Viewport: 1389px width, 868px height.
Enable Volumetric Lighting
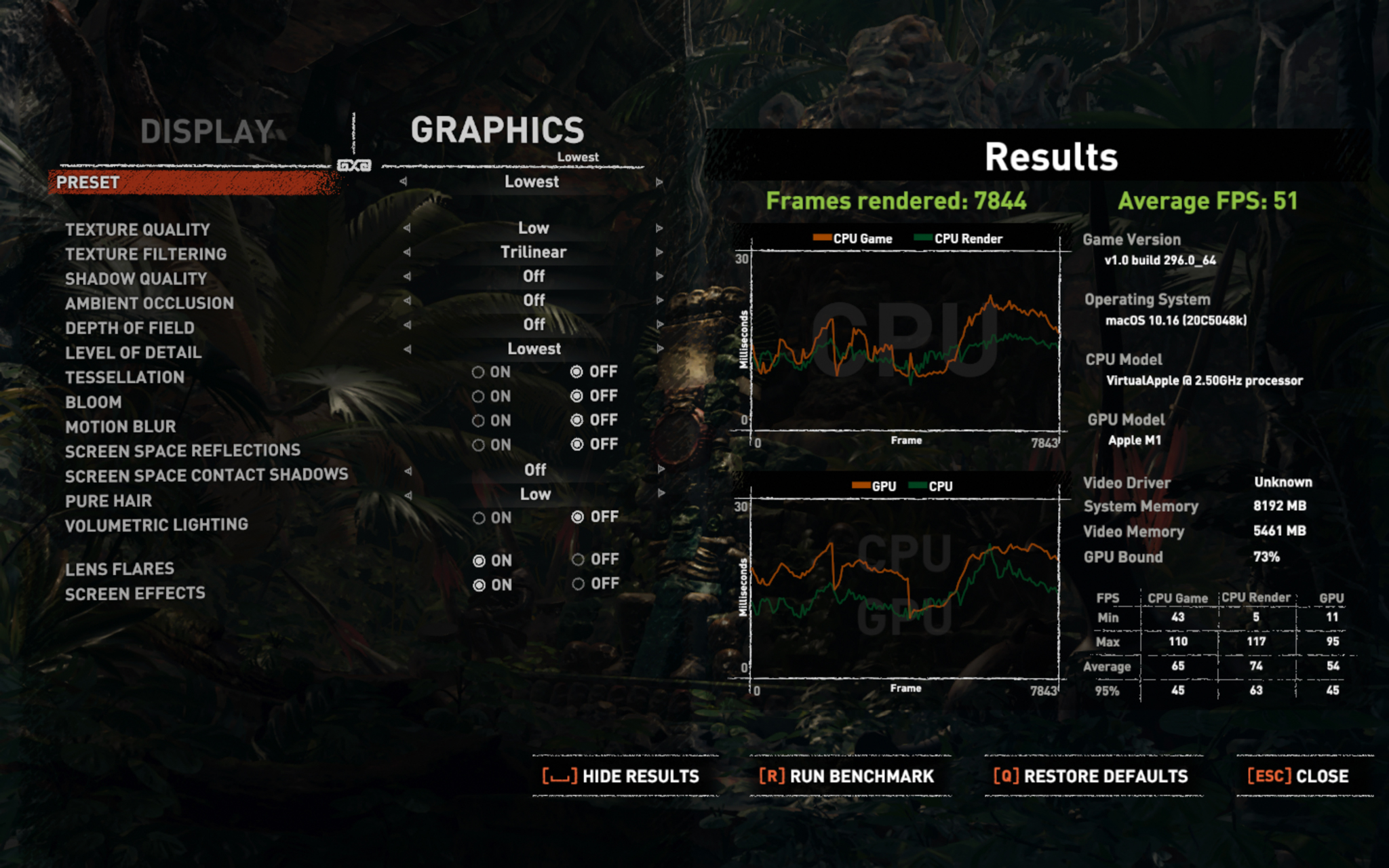[x=479, y=518]
